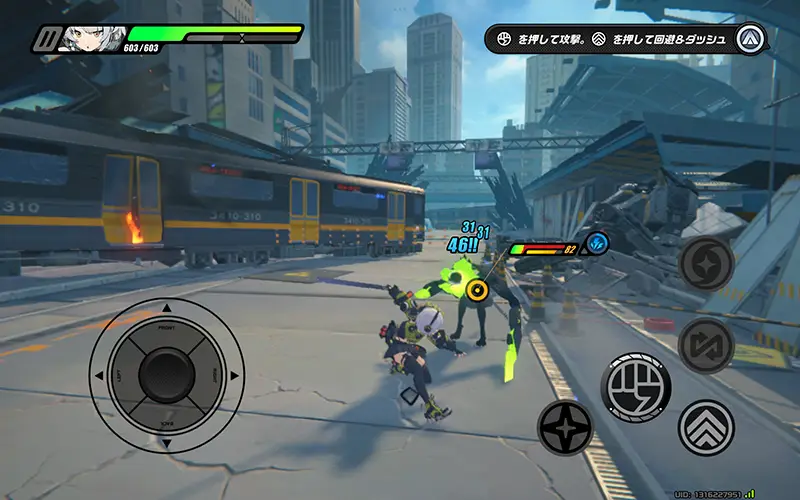Click the center knob of the joystick
Screen dimensions: 800x500
pos(166,375)
